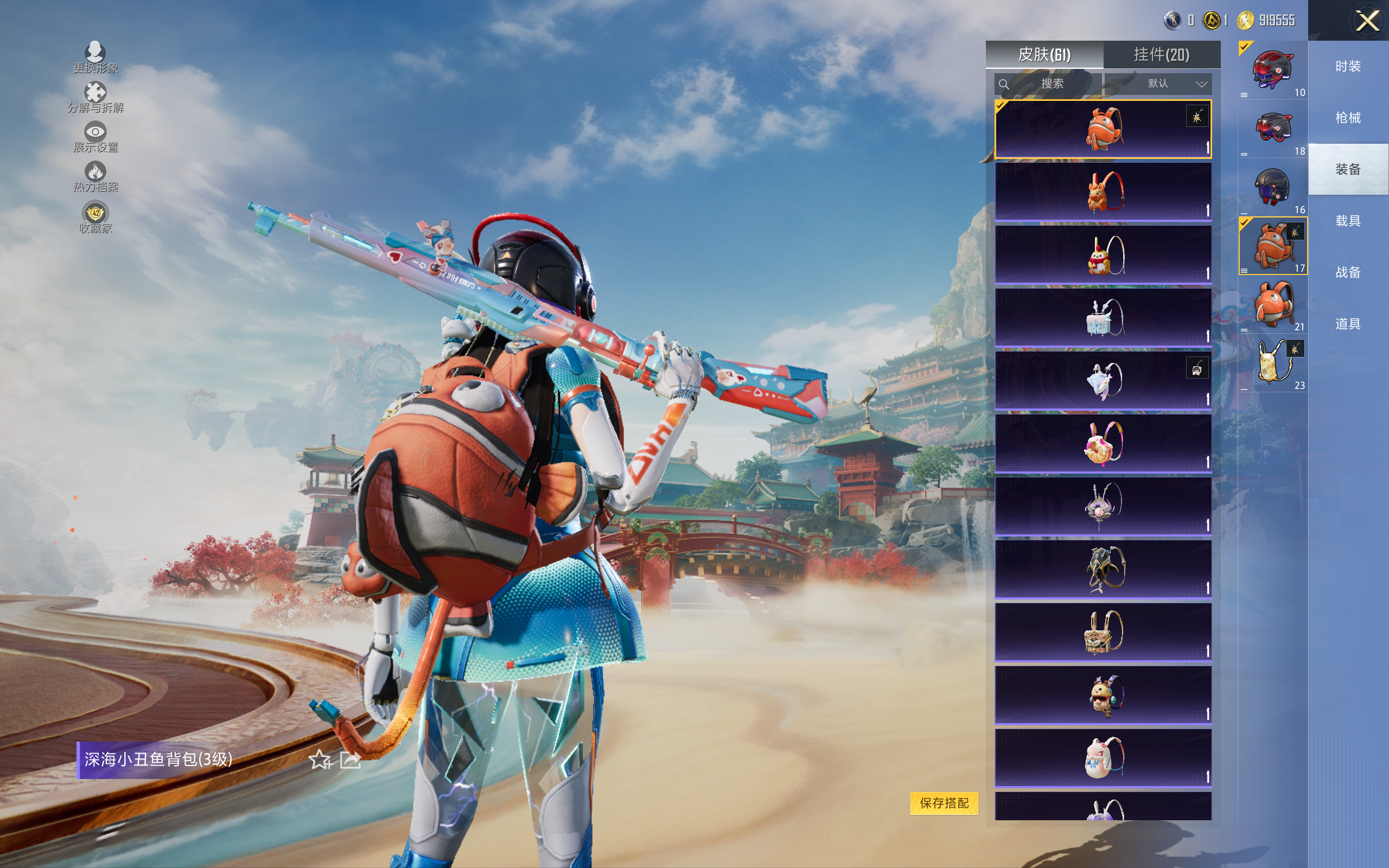Open 展示设置 display settings
1389x868 pixels.
click(95, 136)
